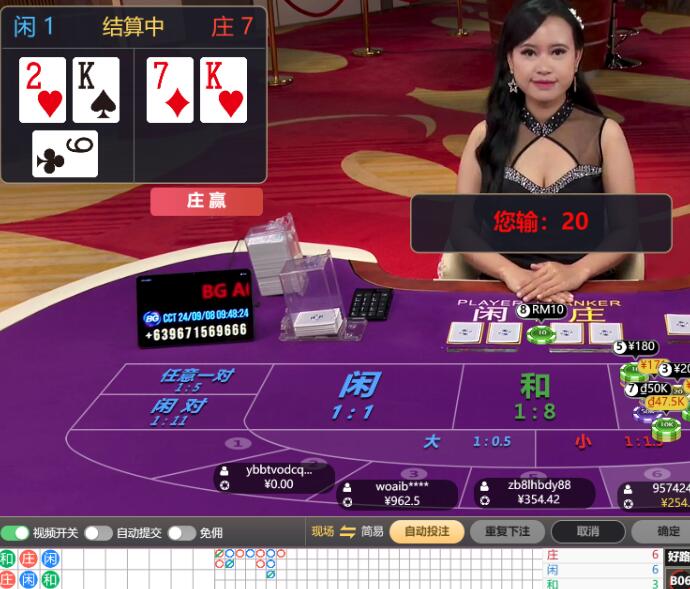Select the woaib**** player seat
This screenshot has height=589, width=690.
(x=401, y=493)
